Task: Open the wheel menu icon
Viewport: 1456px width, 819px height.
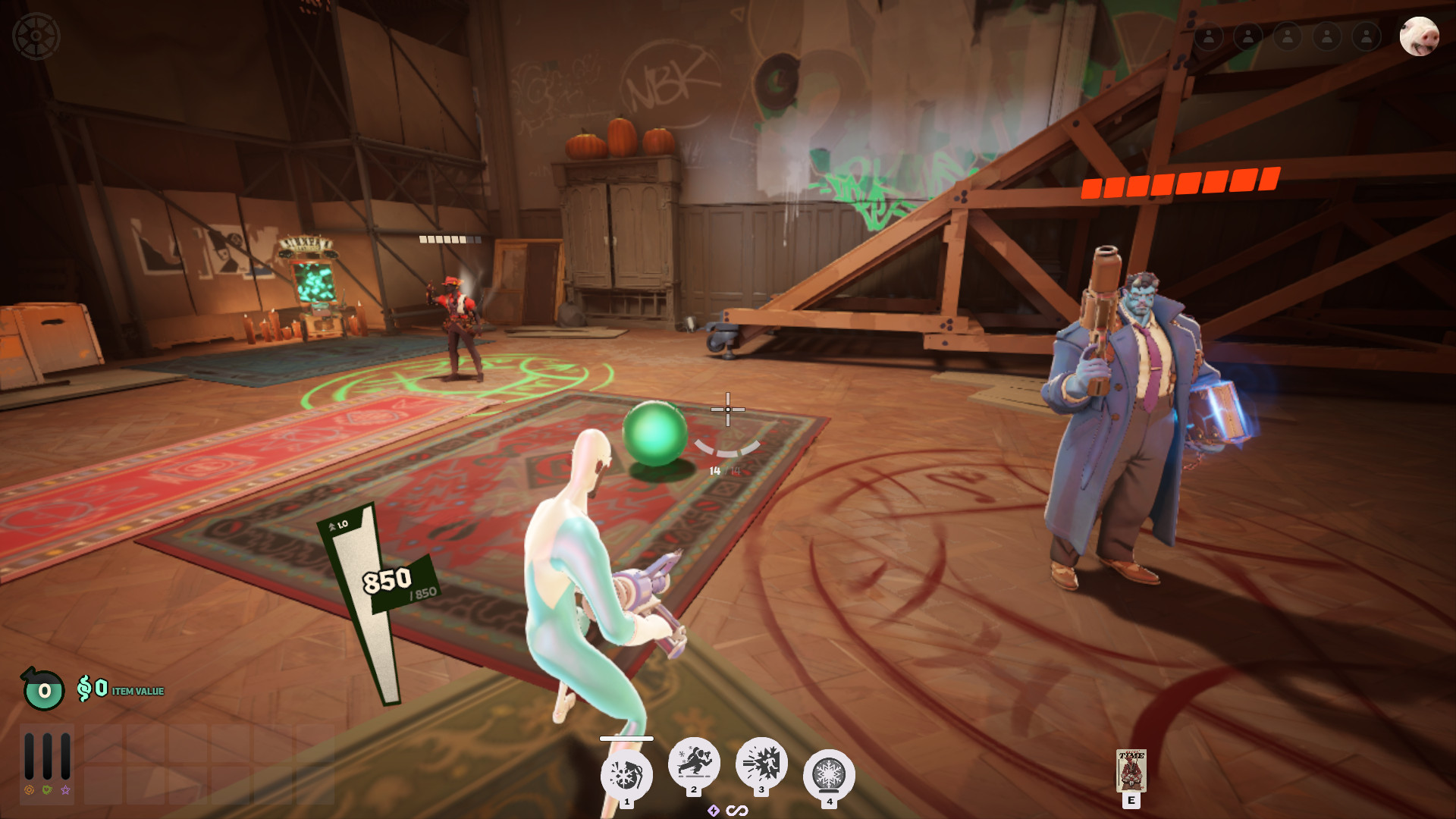Action: point(36,36)
